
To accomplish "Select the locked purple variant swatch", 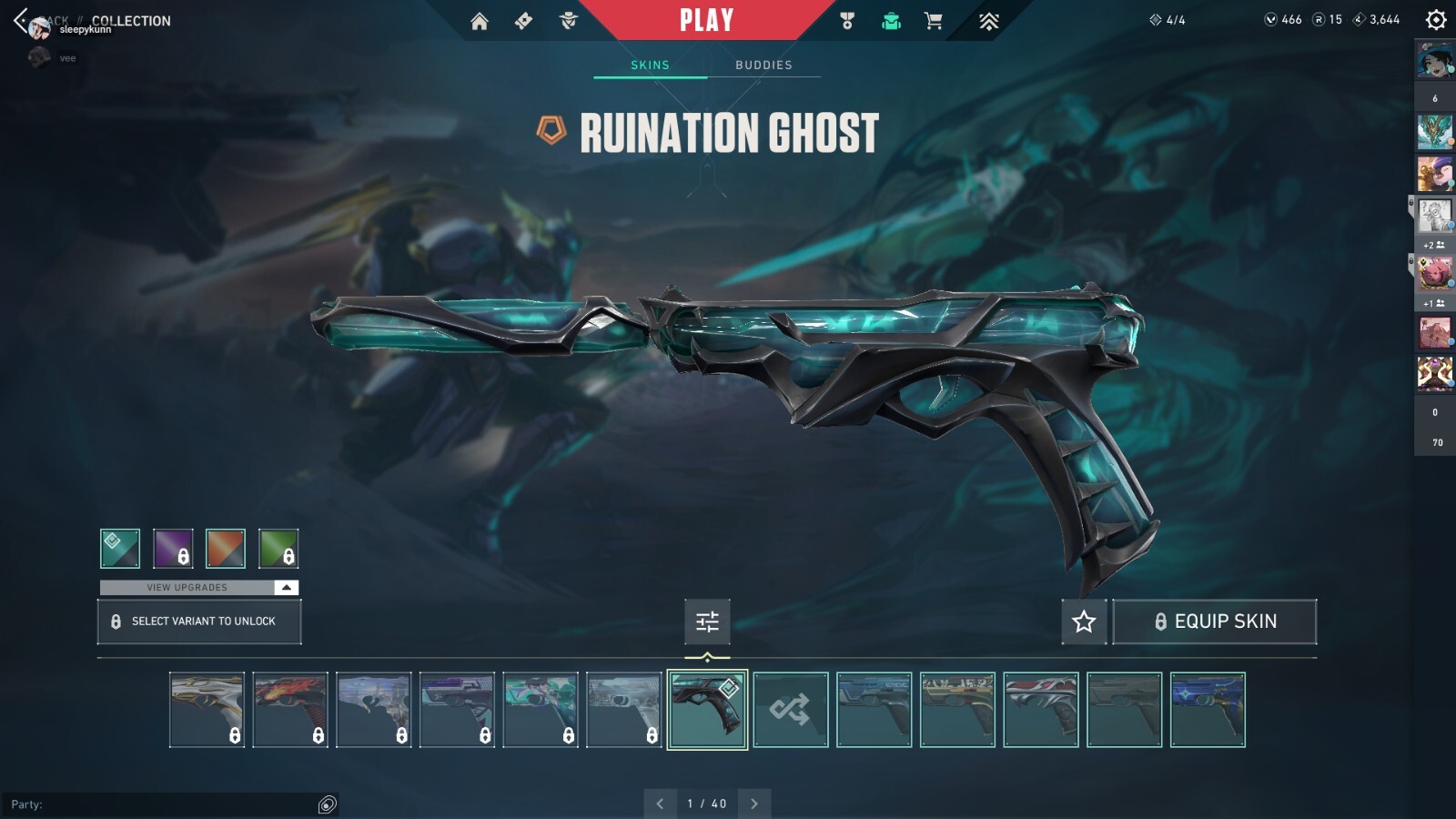I will click(x=173, y=548).
